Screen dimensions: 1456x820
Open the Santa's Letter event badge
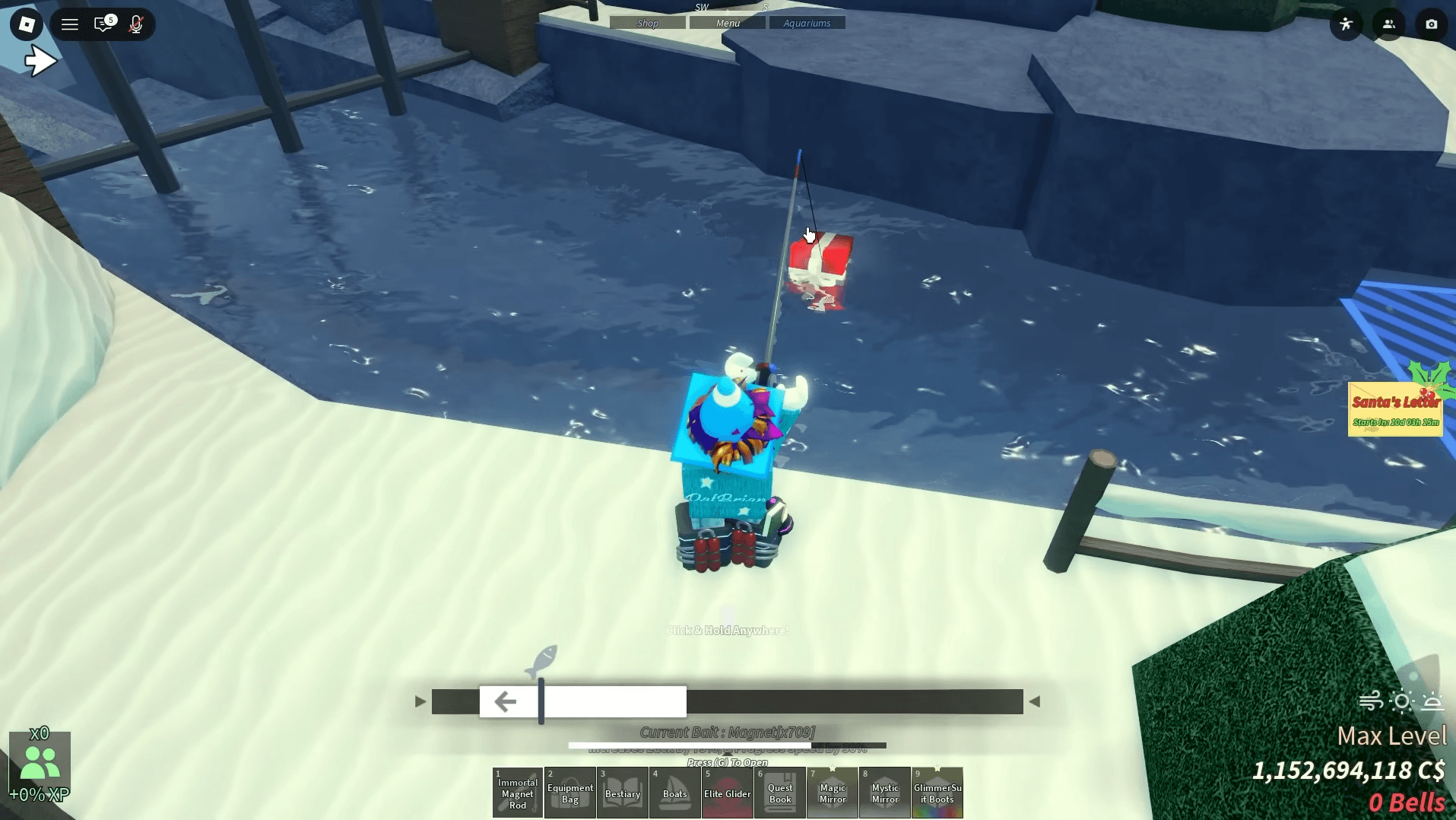click(x=1395, y=409)
